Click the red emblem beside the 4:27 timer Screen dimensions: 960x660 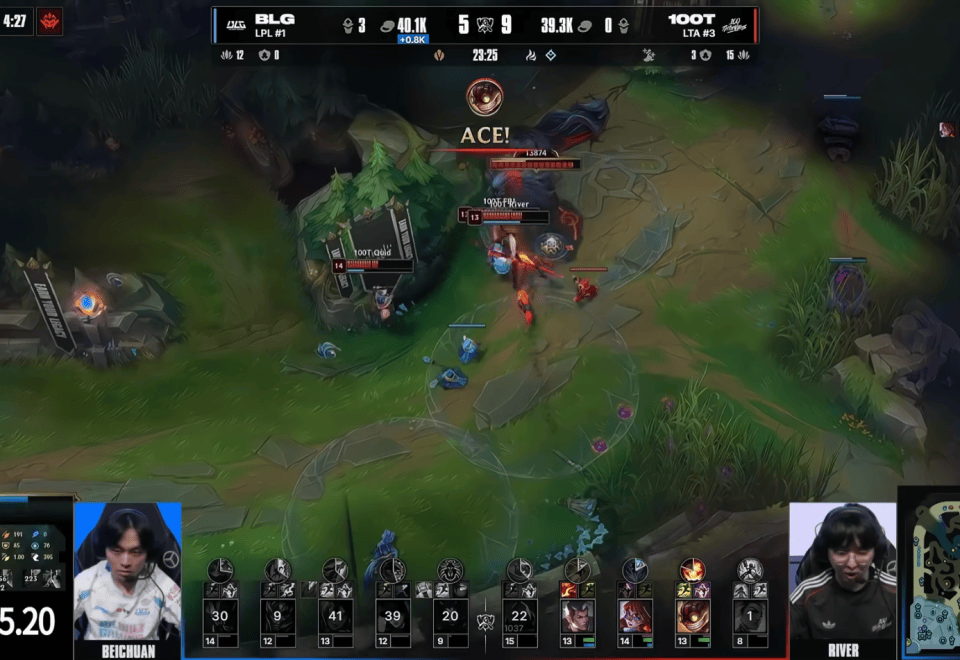pos(49,21)
